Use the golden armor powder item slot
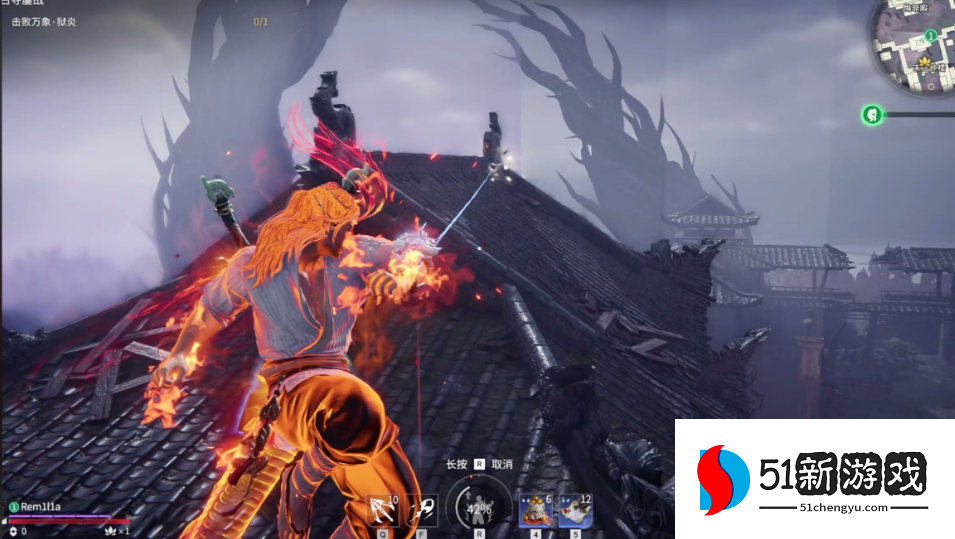The width and height of the screenshot is (955, 539). pos(534,508)
